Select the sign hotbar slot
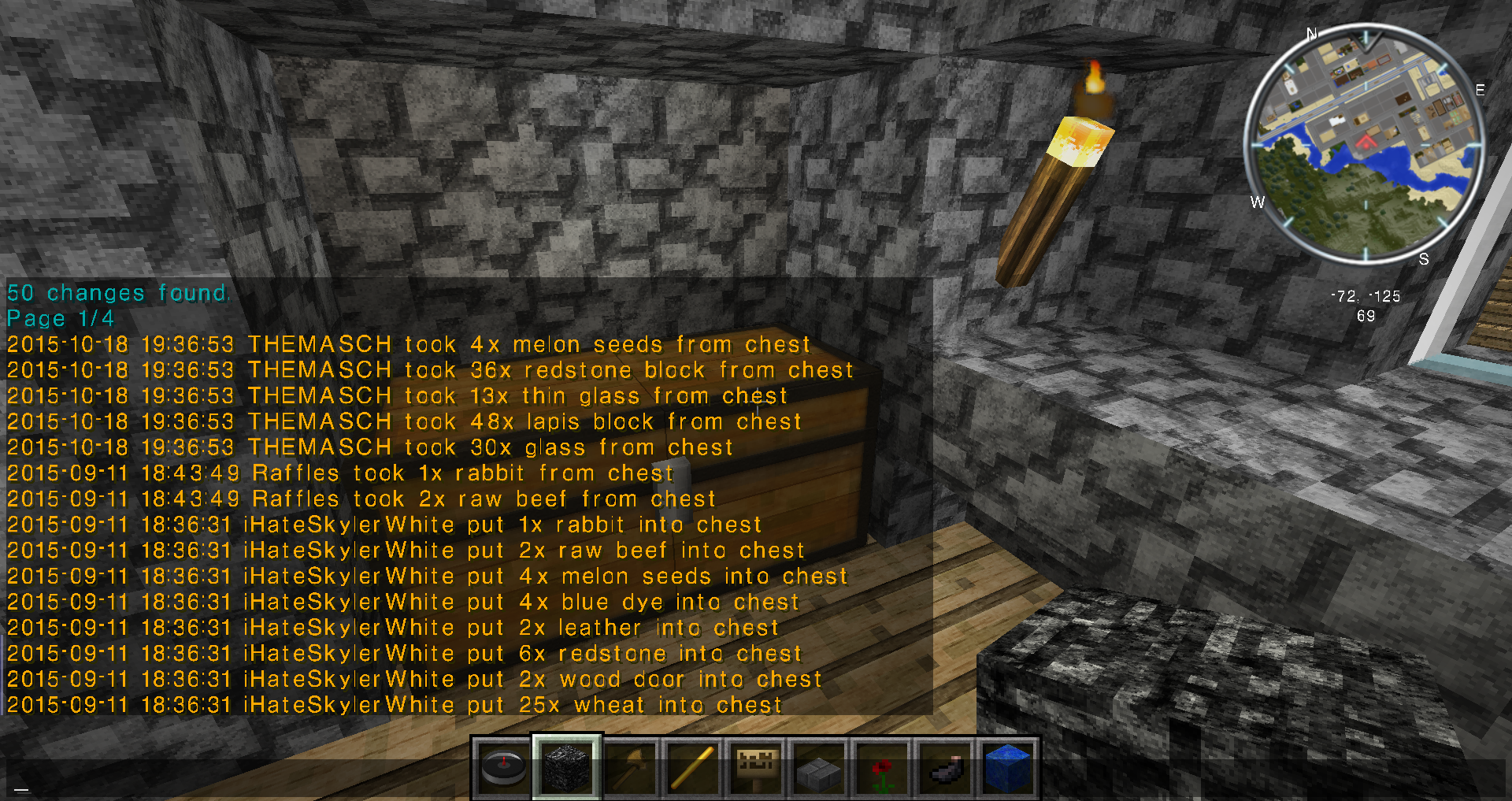Image resolution: width=1512 pixels, height=801 pixels. tap(756, 768)
